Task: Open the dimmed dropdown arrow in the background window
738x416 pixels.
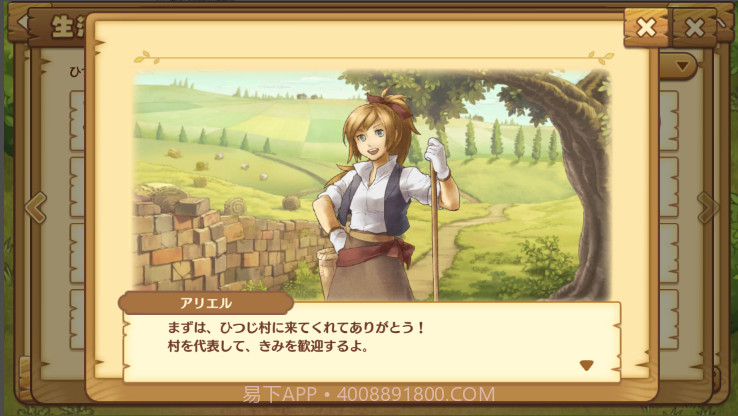Action: tap(684, 67)
